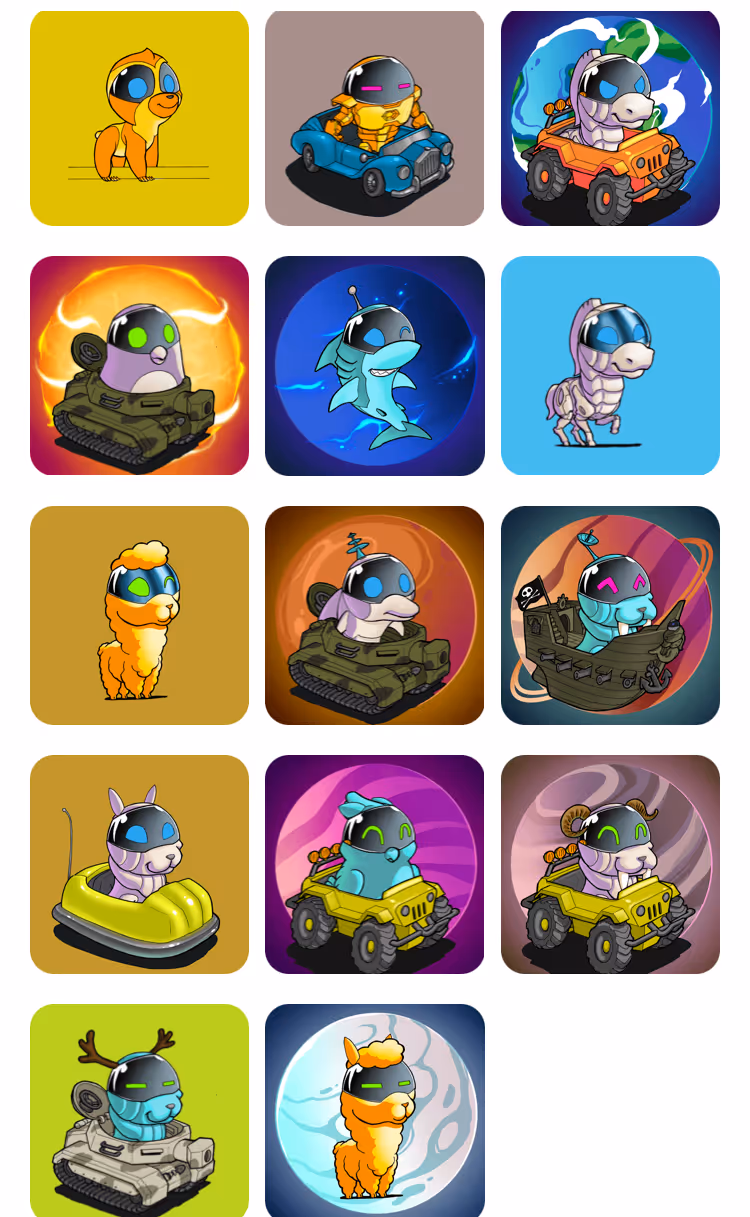Choose the orange robot in blue vintage car
This screenshot has width=750, height=1217.
coord(374,118)
